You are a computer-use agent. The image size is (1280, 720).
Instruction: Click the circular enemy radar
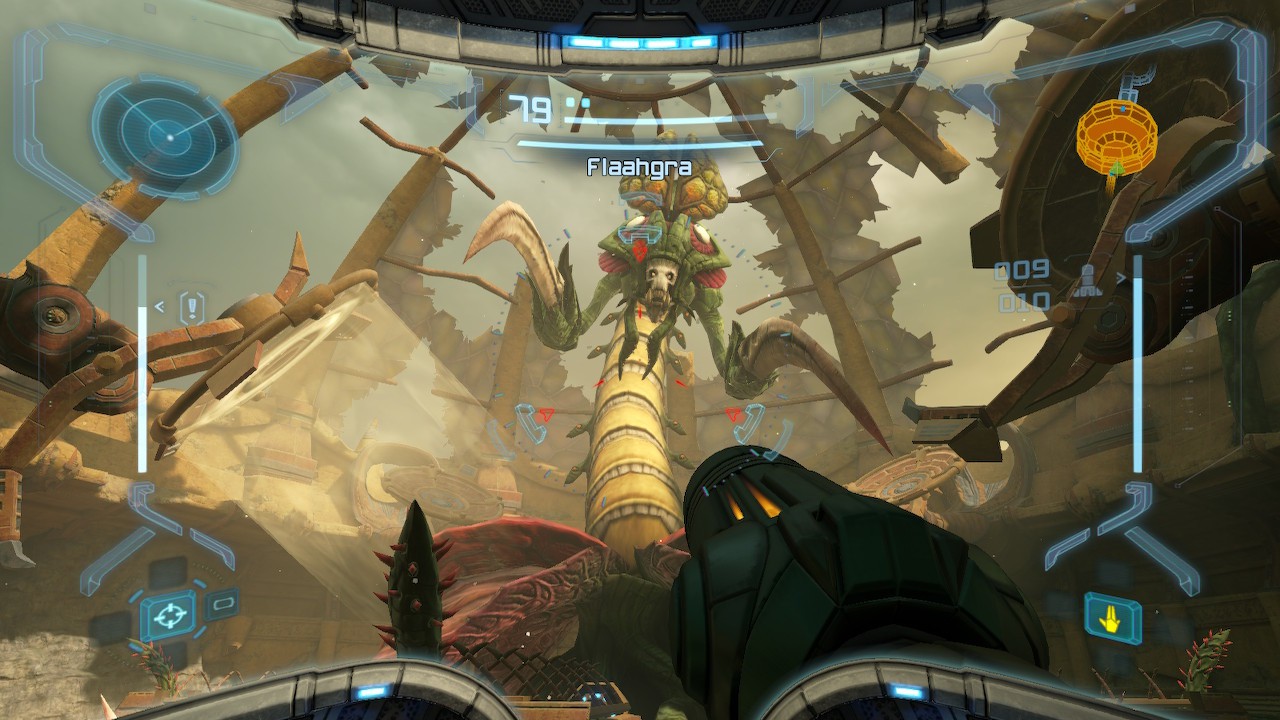166,134
